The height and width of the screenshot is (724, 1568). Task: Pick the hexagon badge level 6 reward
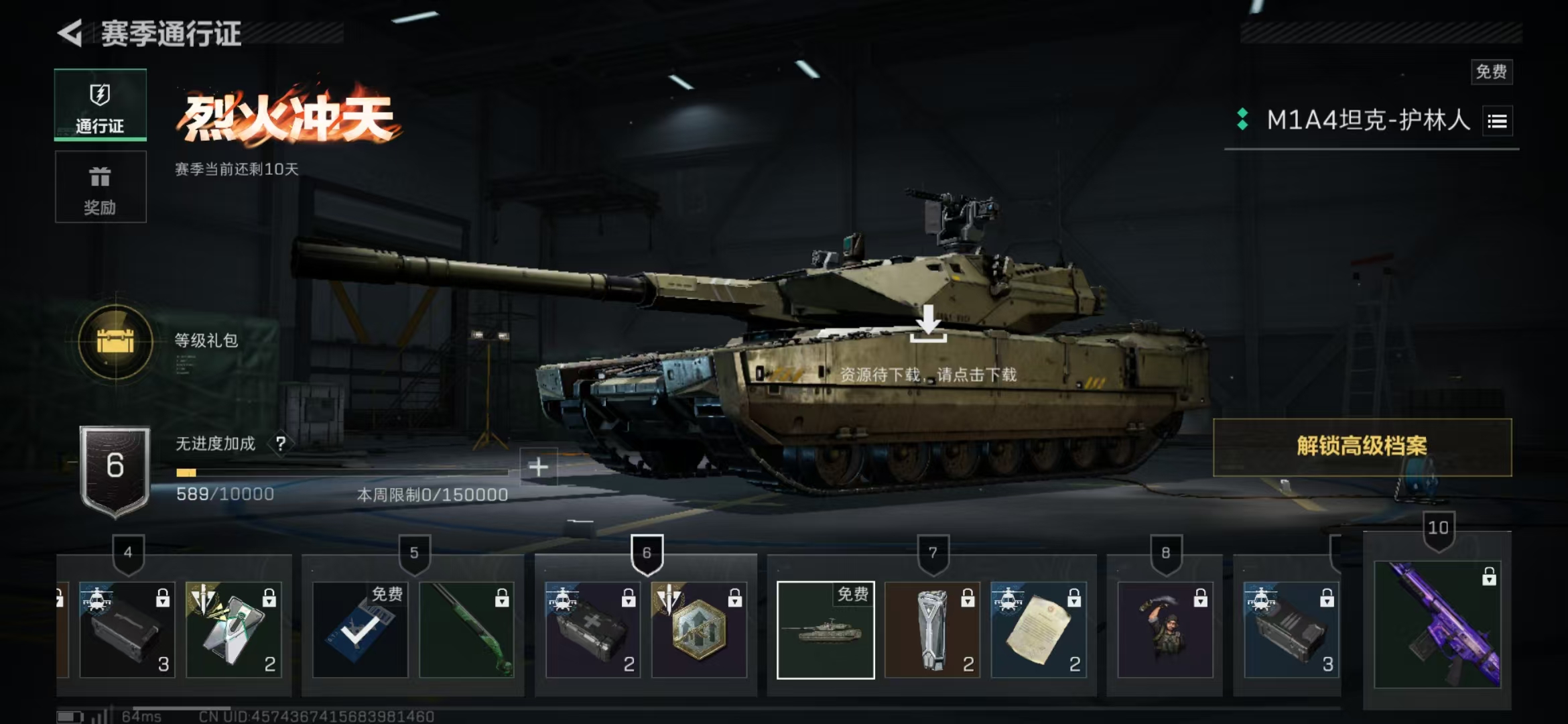click(699, 630)
